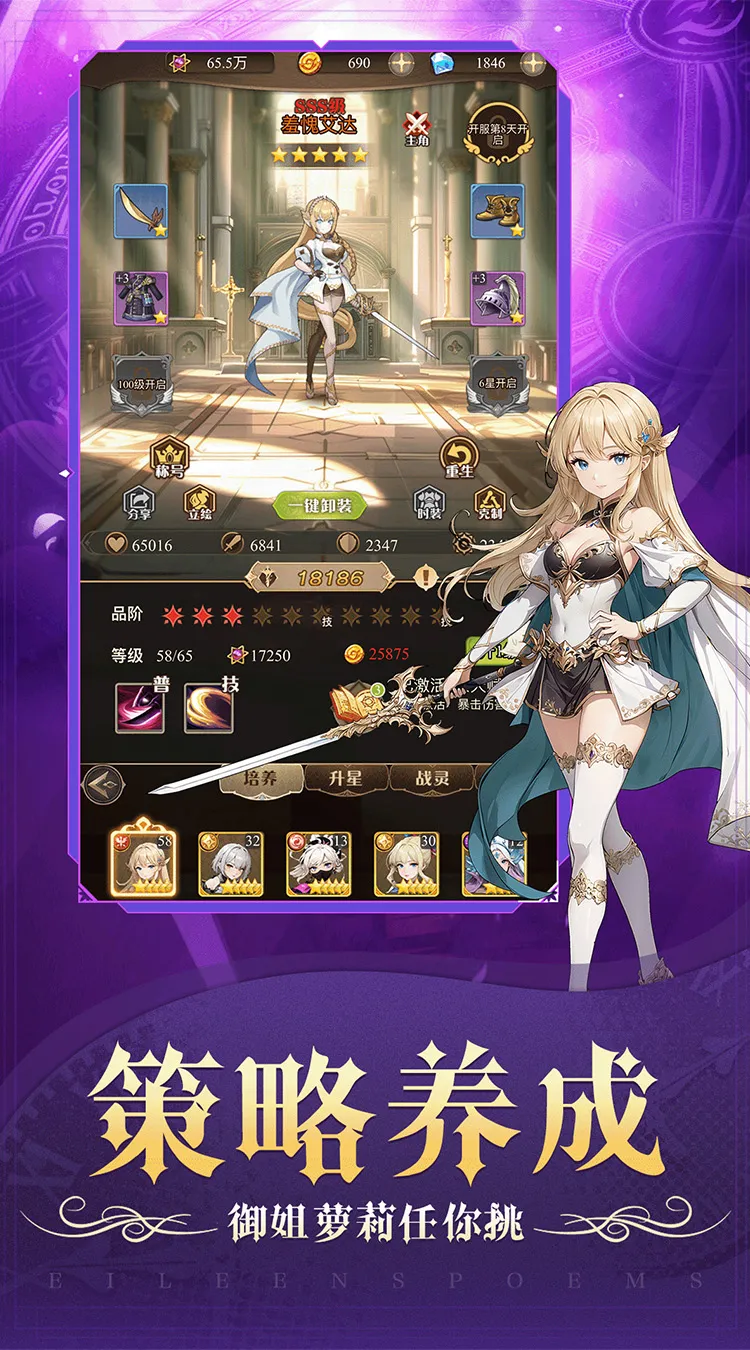View the 技 special skill icon

pyautogui.click(x=208, y=707)
